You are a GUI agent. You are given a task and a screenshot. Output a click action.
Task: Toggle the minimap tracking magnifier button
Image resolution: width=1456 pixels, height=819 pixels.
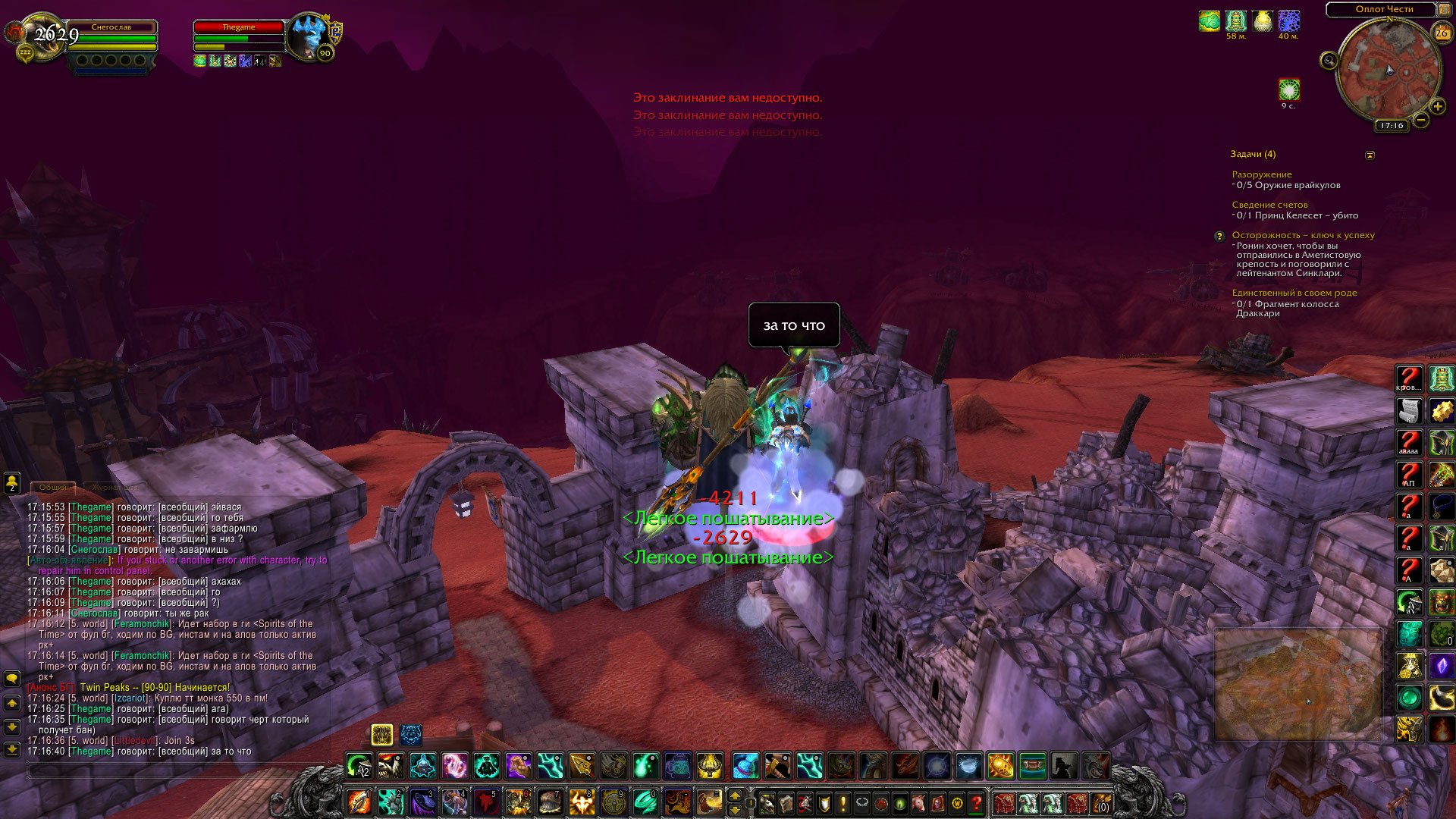click(x=1329, y=60)
